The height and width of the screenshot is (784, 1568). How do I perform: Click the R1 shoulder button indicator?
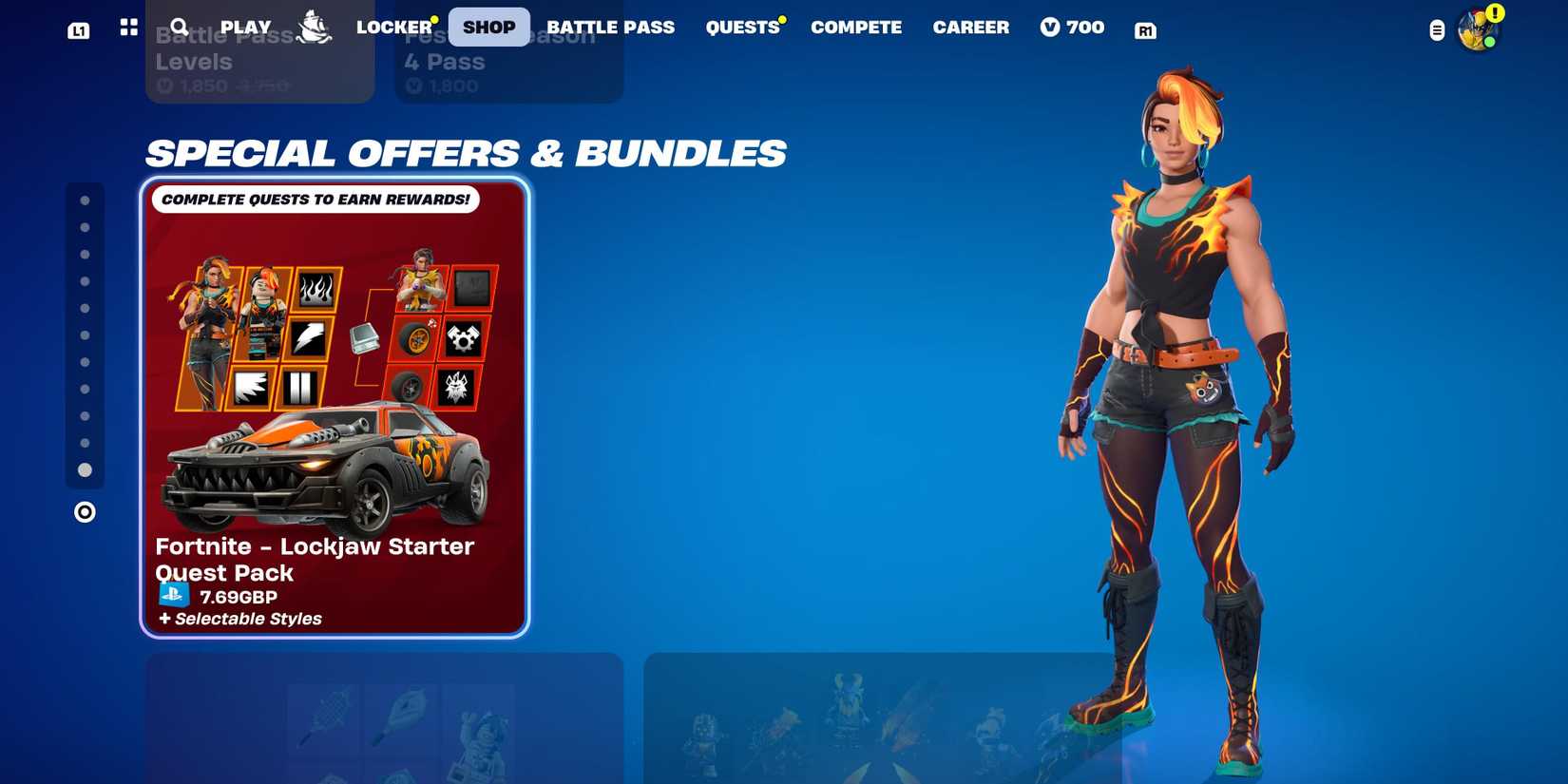(x=1145, y=30)
